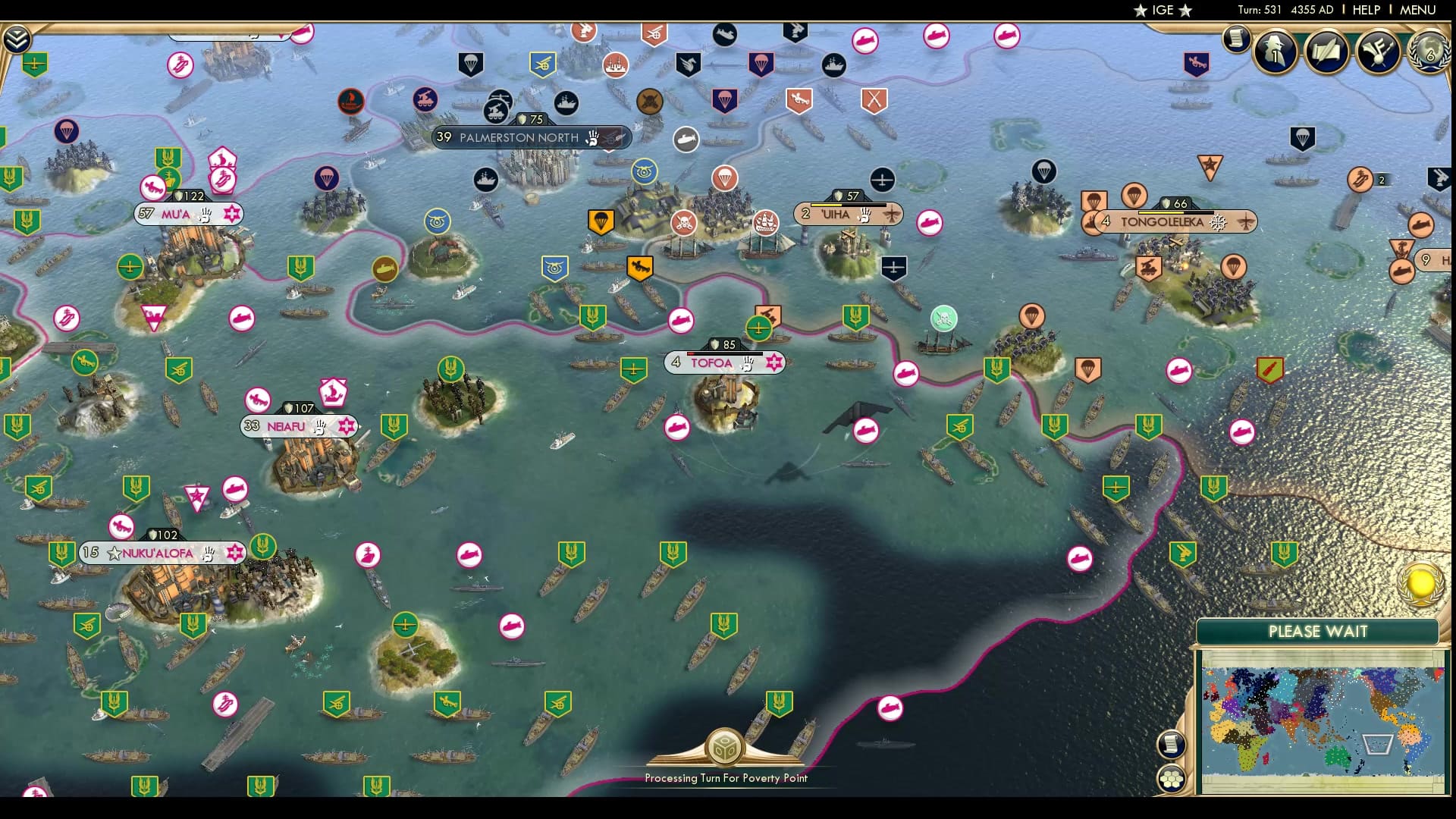The image size is (1456, 819).
Task: Open the Diplomacy overview quill icon
Action: coord(1326,53)
